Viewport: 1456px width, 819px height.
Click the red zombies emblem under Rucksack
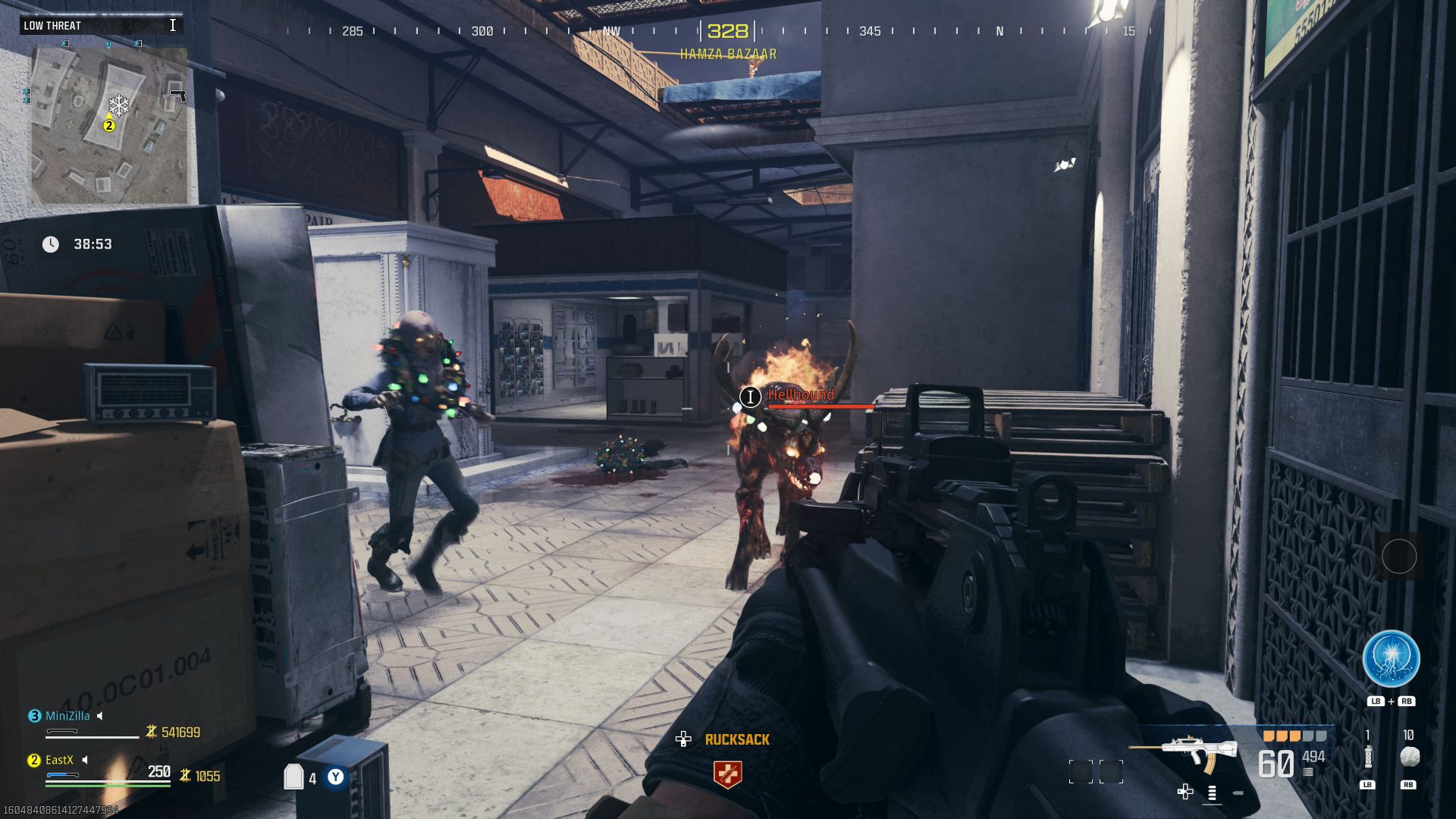pos(727,774)
